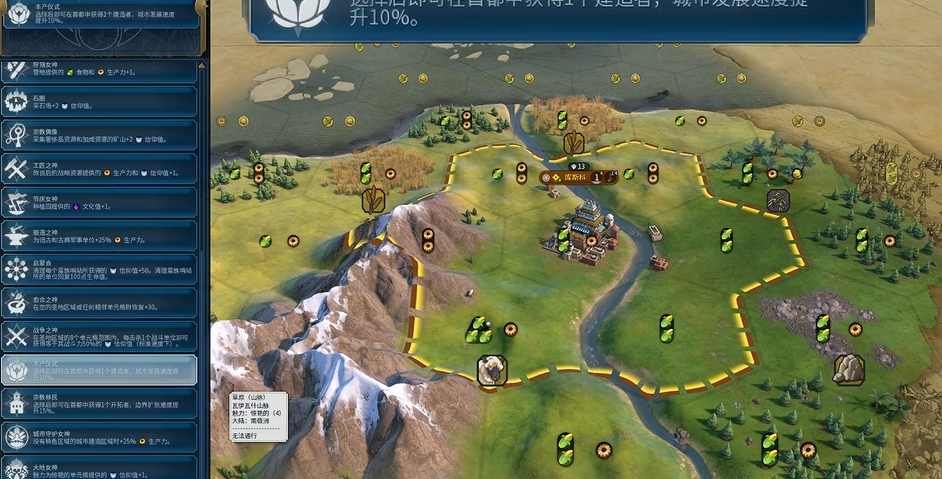Select the 战争之神 pantheon

100,337
